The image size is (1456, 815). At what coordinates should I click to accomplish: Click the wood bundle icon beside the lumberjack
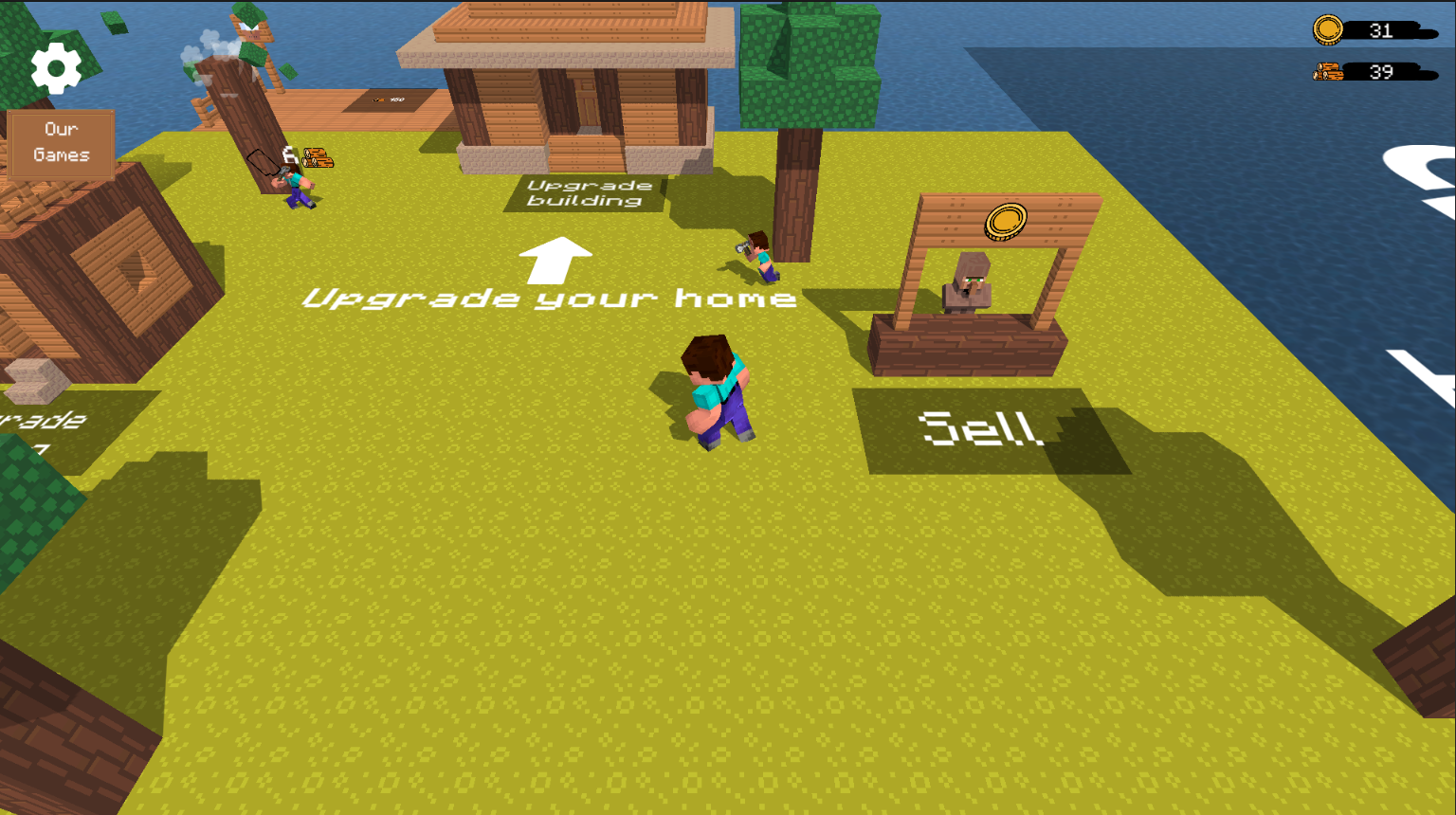click(317, 158)
